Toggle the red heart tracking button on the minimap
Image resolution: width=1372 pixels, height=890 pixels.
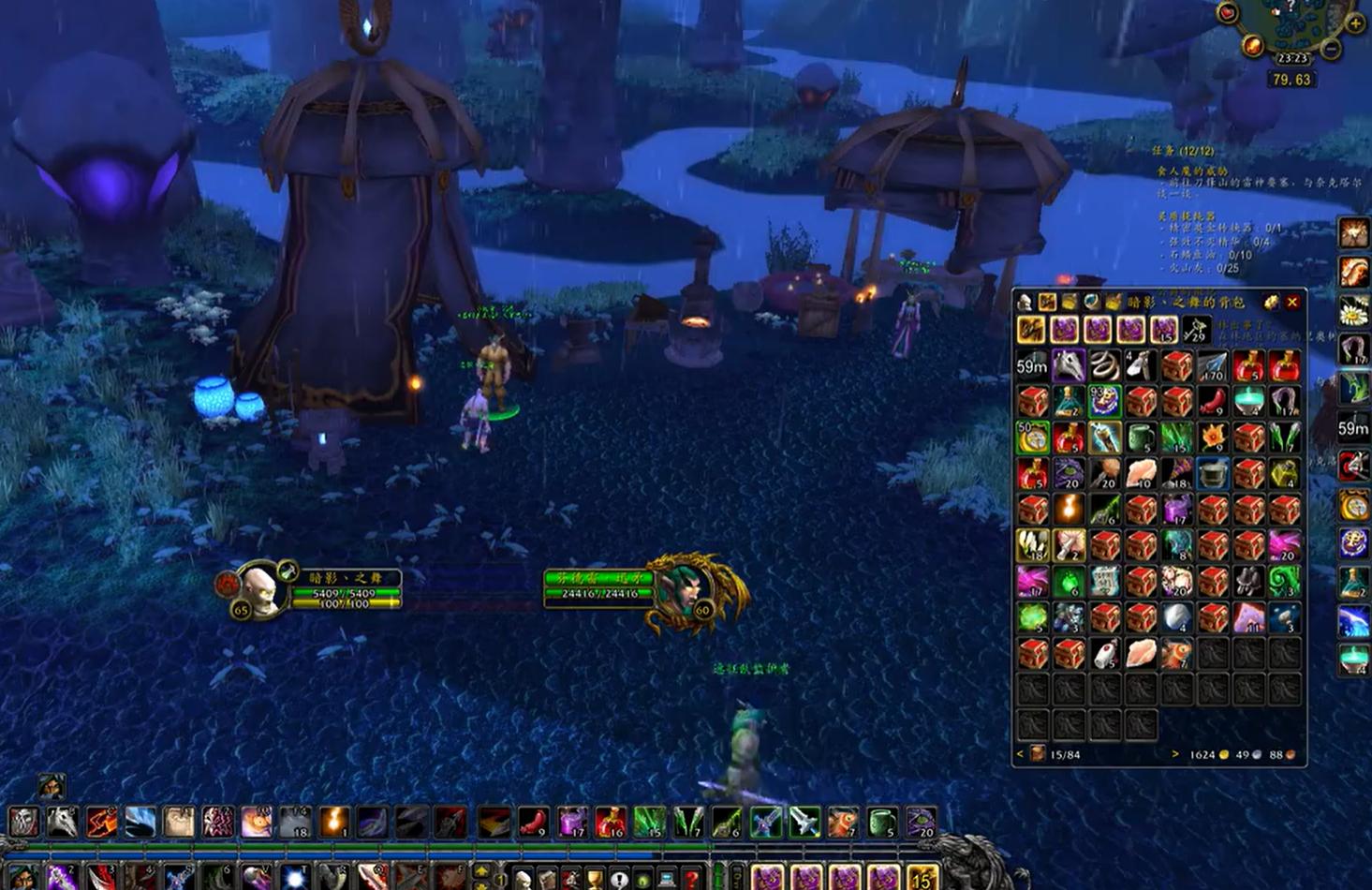(1228, 12)
